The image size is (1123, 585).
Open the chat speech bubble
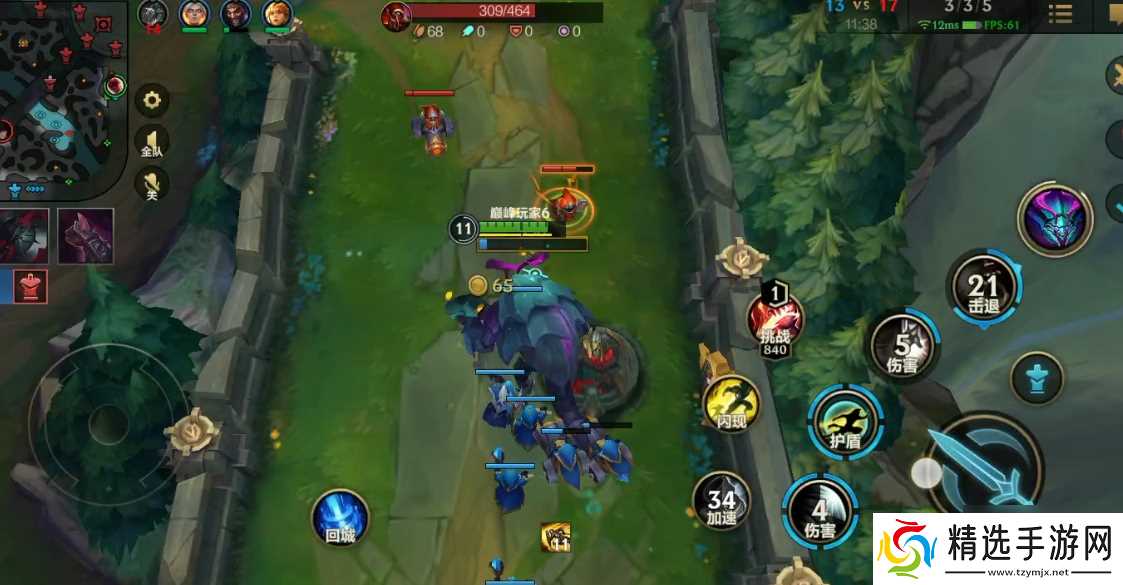pyautogui.click(x=1113, y=14)
